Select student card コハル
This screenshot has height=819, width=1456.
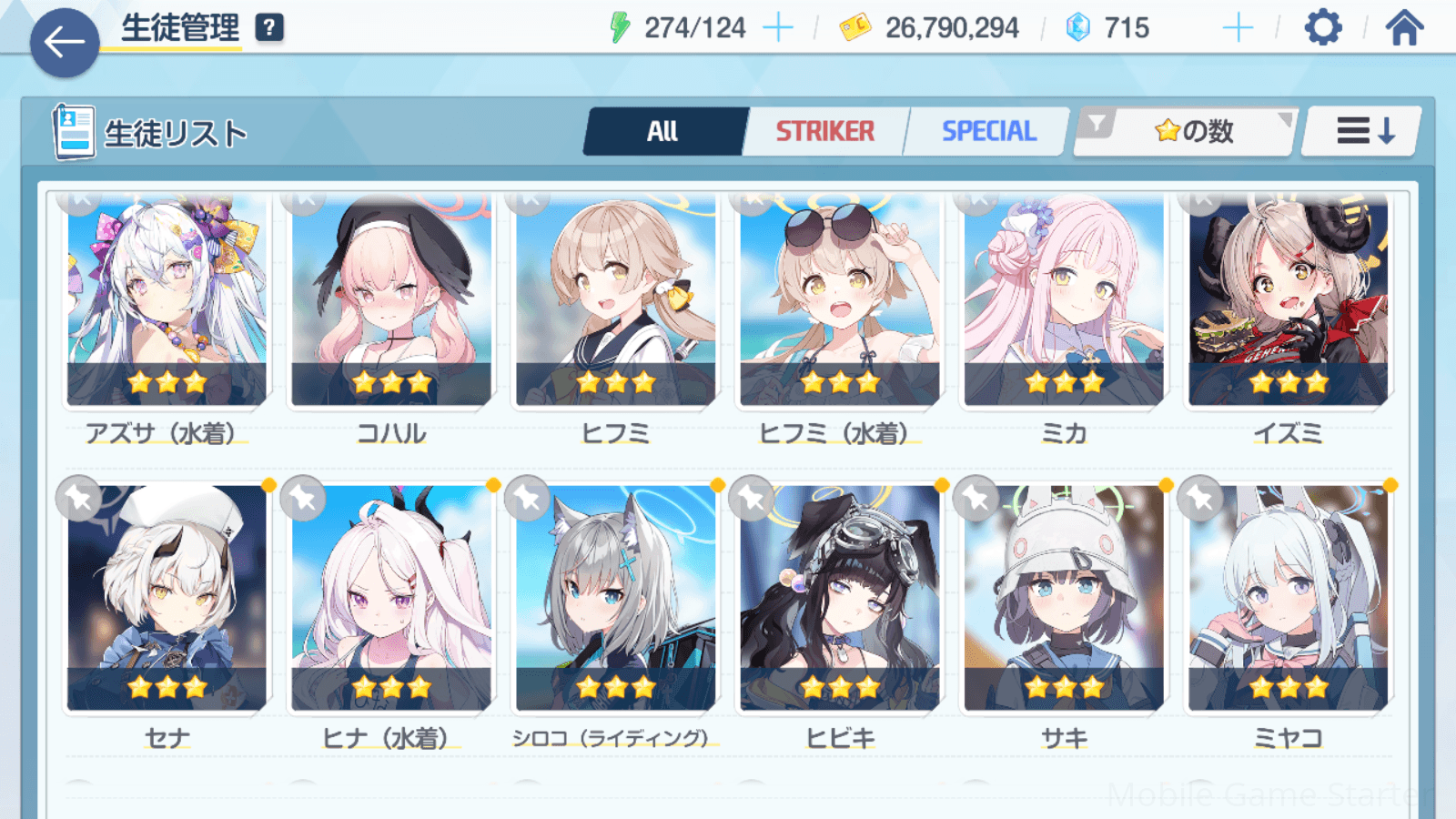click(391, 300)
